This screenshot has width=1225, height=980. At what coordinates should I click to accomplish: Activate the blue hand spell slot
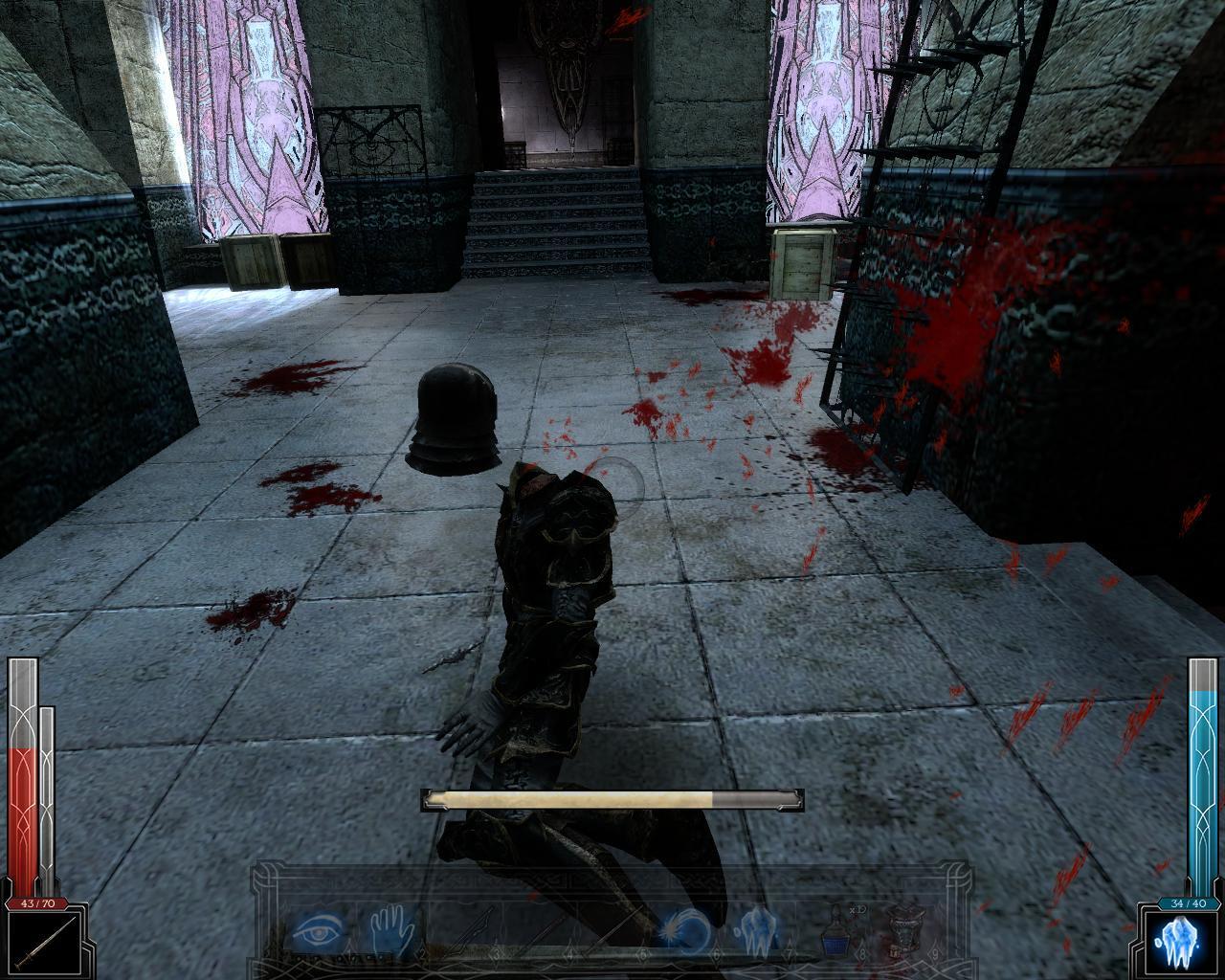(x=392, y=929)
